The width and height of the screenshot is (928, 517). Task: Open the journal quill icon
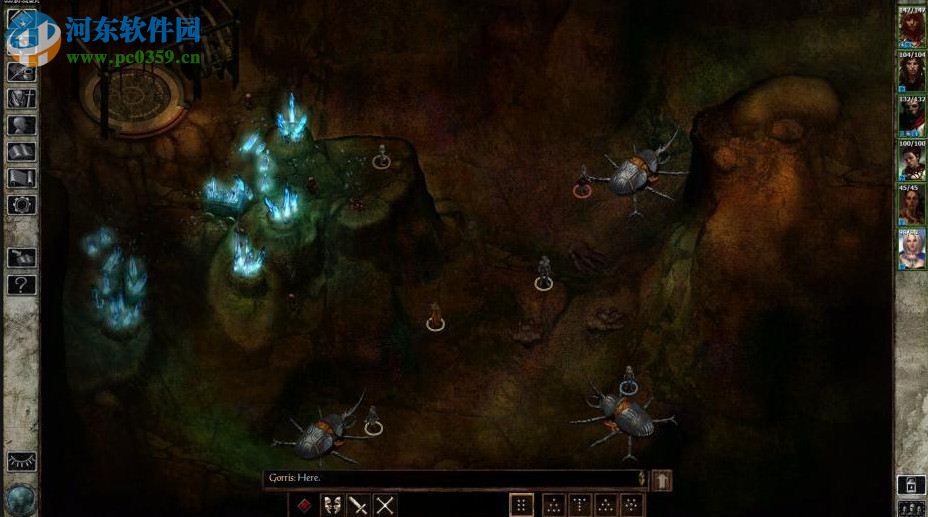[21, 72]
